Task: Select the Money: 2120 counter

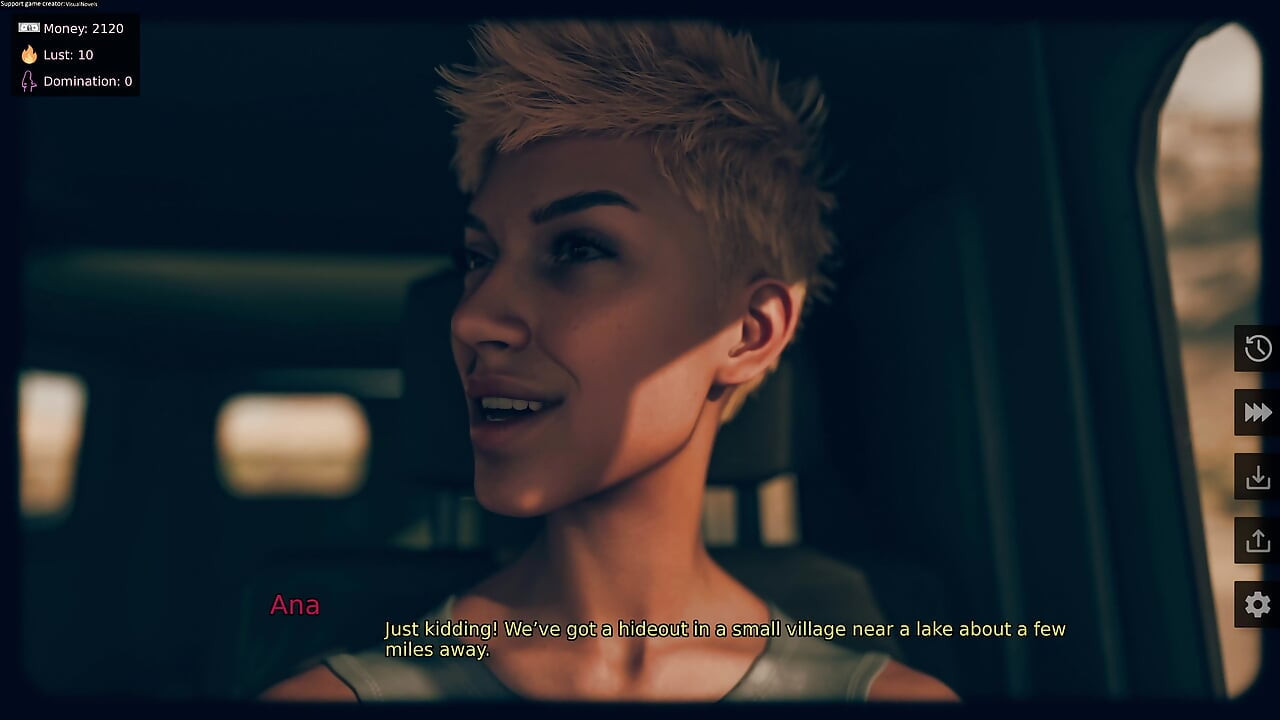Action: click(x=81, y=28)
